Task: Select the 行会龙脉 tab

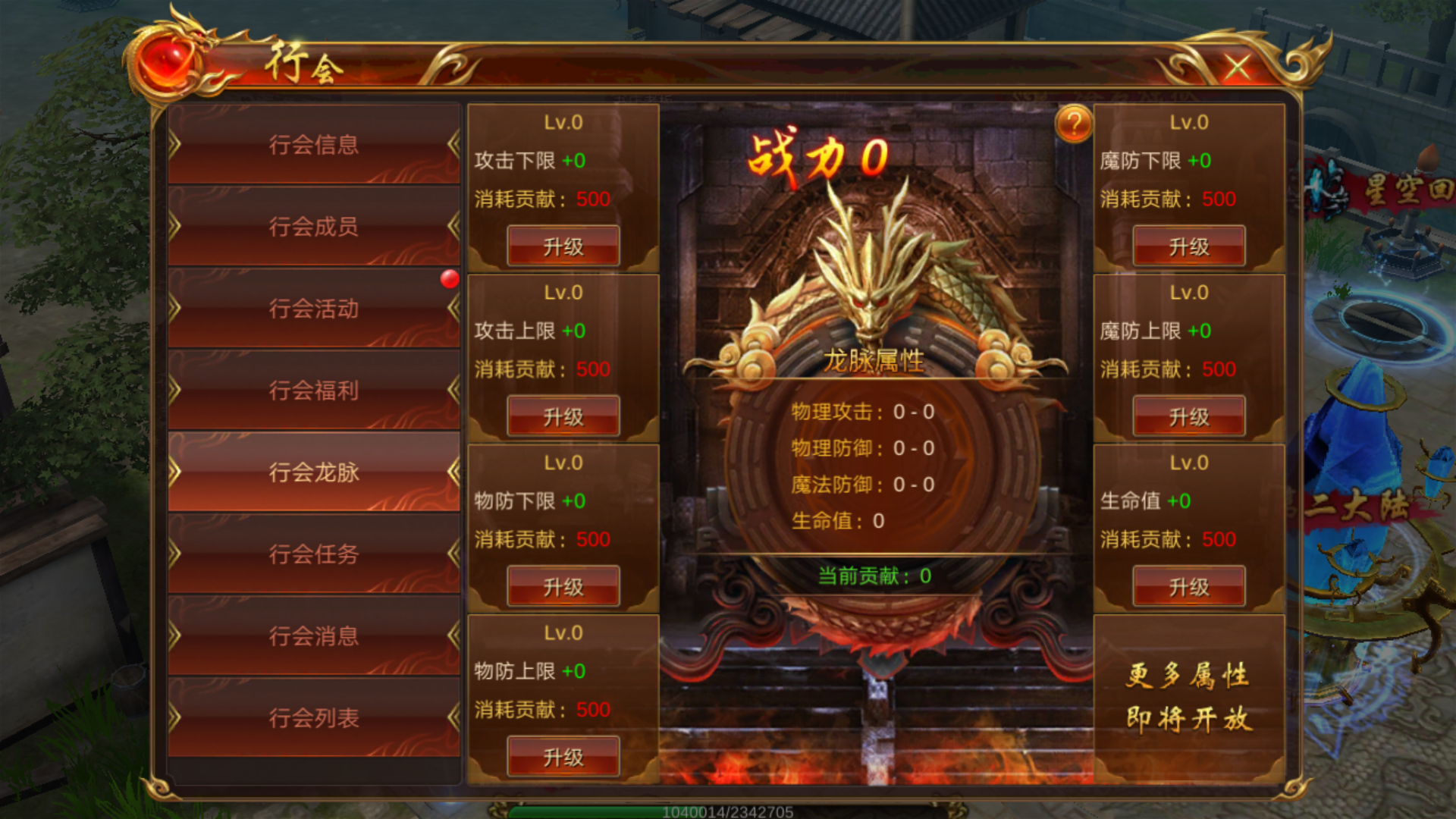Action: coord(314,472)
